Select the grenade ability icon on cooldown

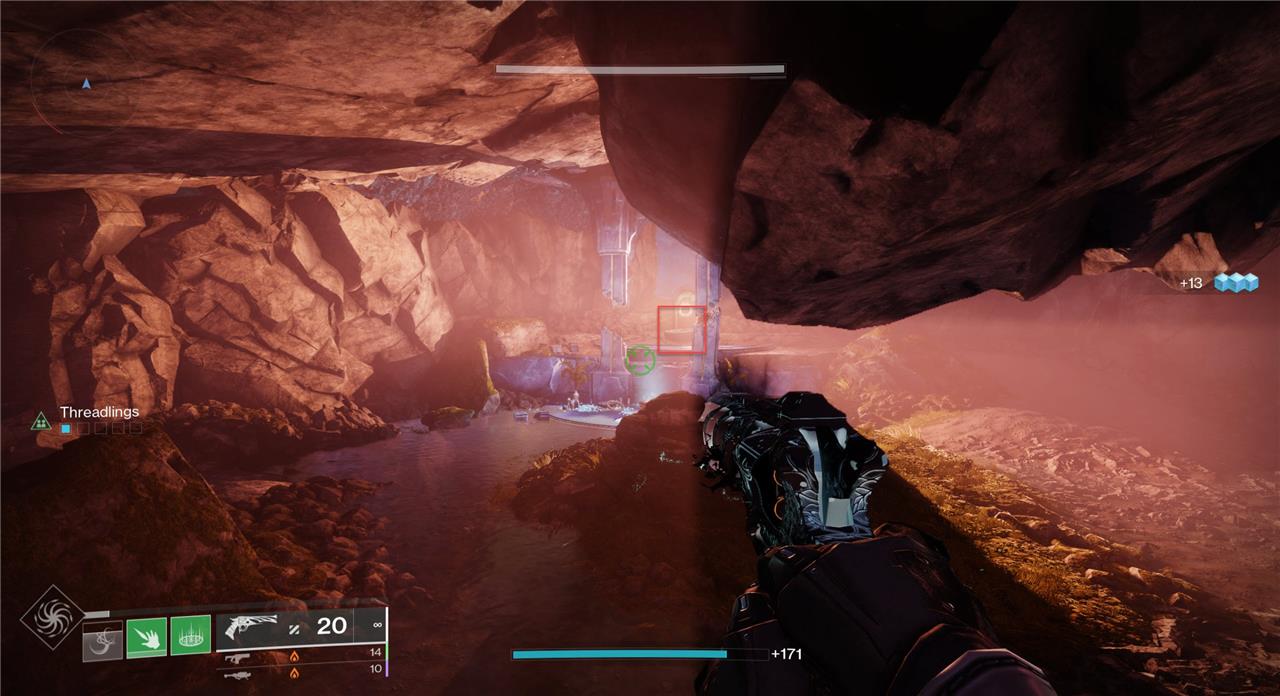(102, 641)
